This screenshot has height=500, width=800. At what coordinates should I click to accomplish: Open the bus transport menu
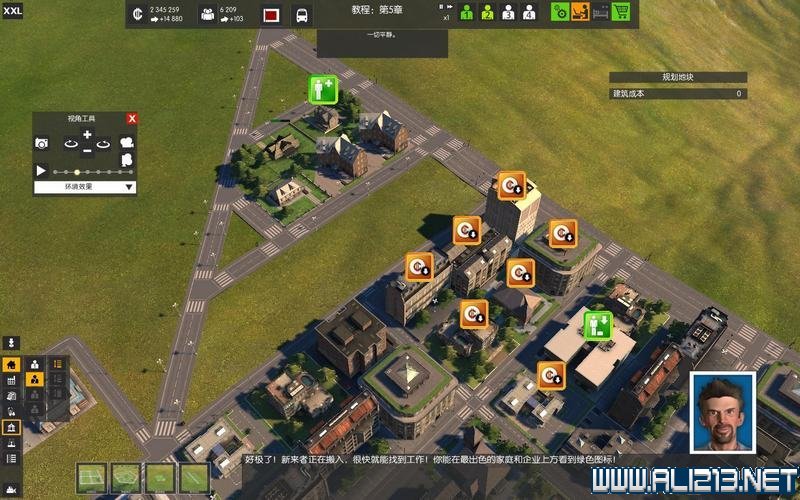[300, 14]
